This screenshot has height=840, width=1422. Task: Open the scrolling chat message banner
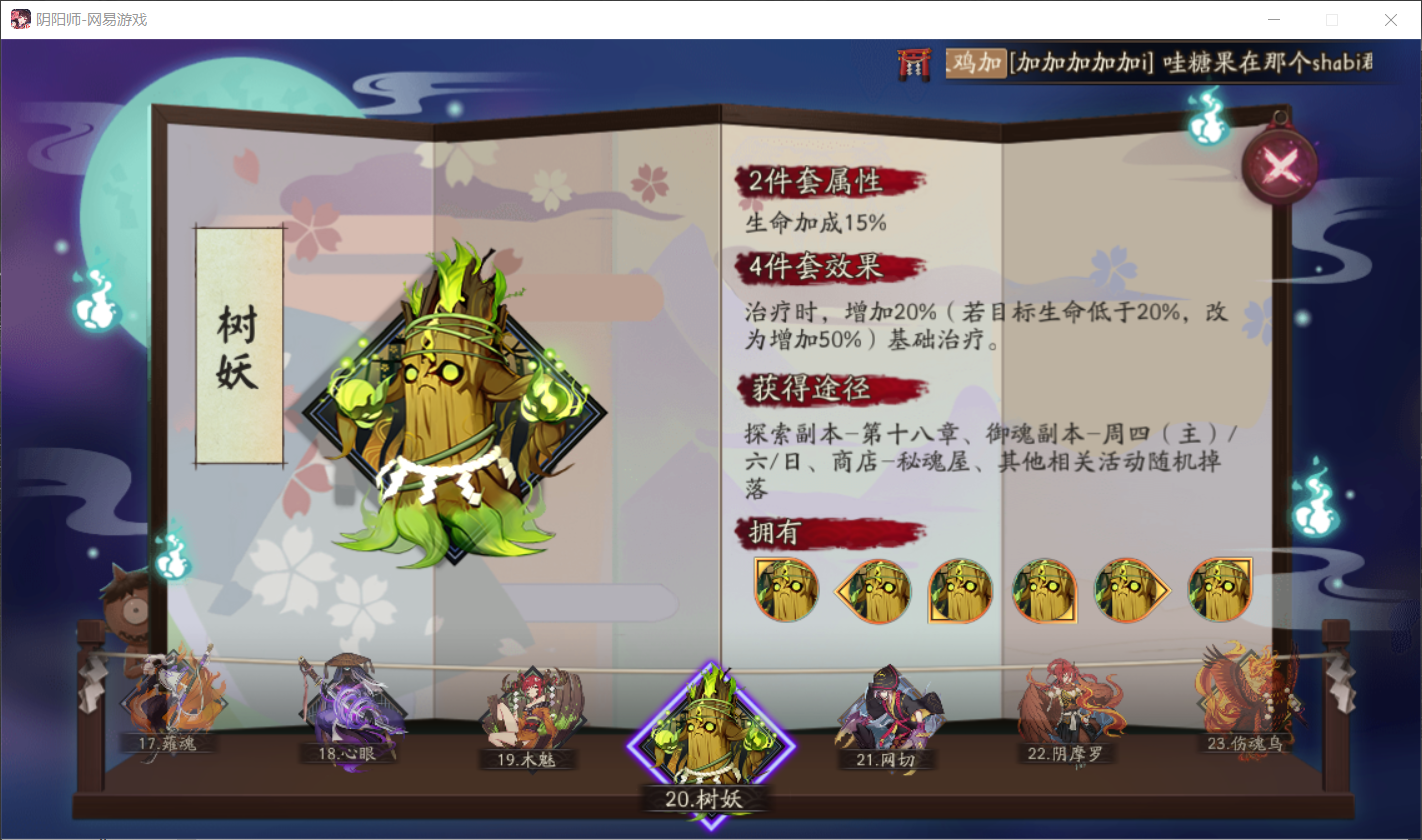point(1160,63)
